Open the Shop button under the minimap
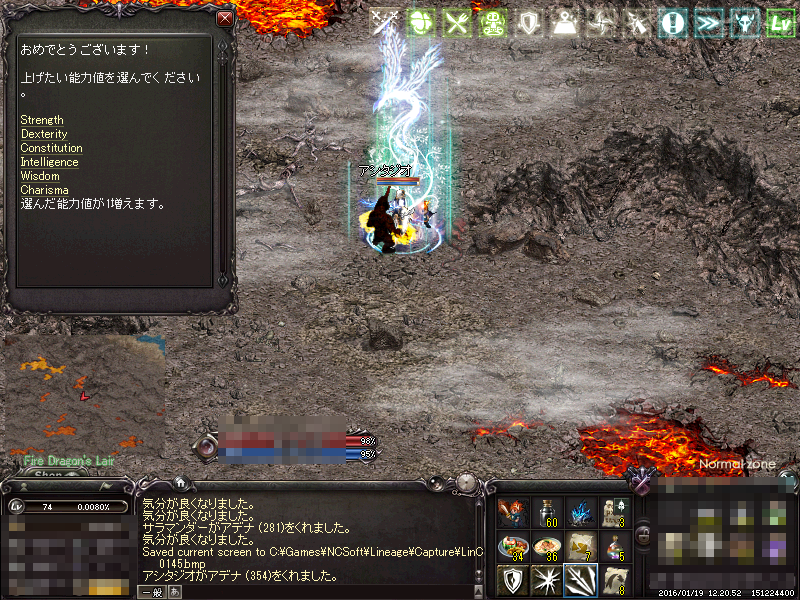 pos(47,476)
